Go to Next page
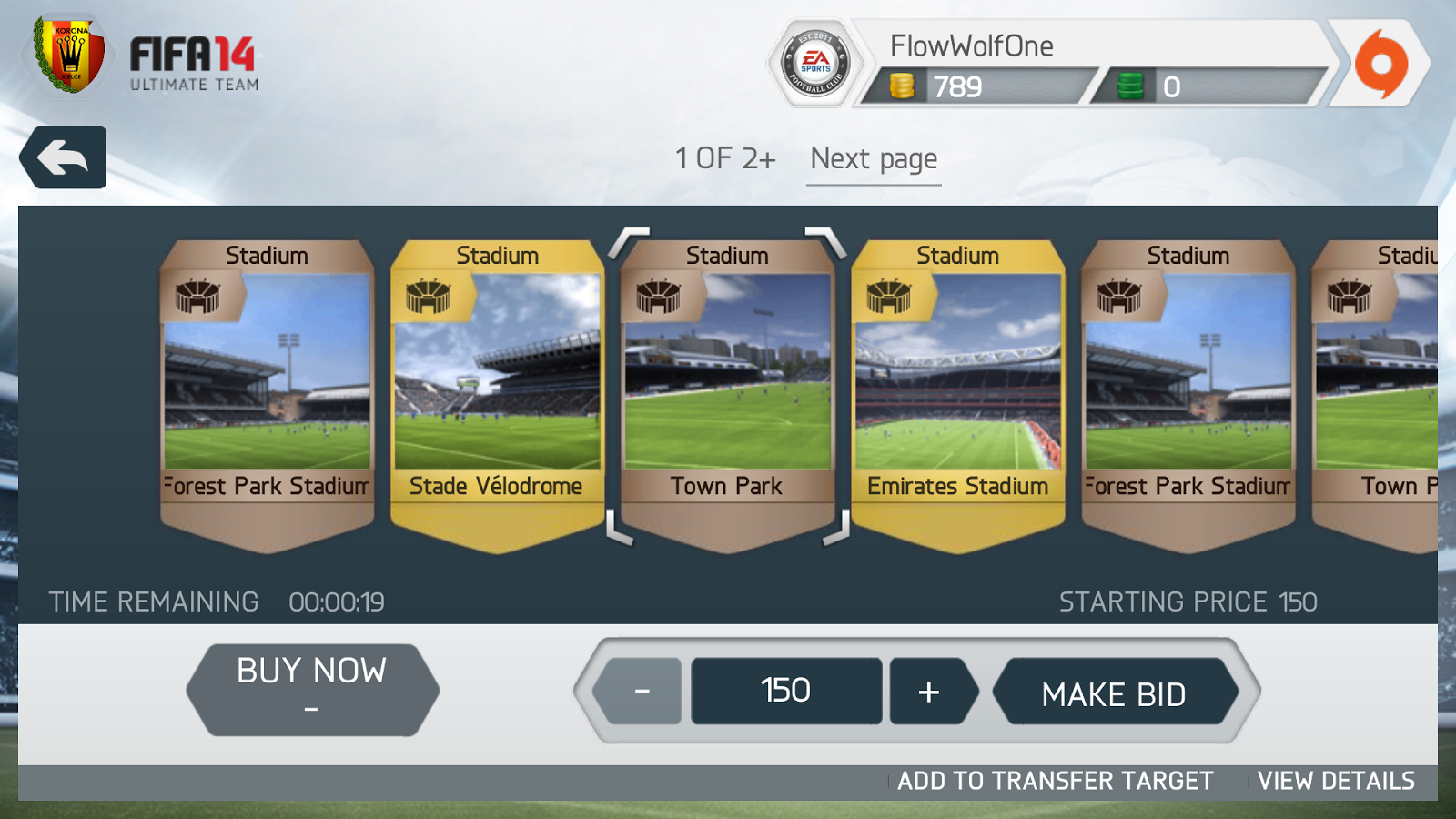1456x819 pixels. pos(873,158)
